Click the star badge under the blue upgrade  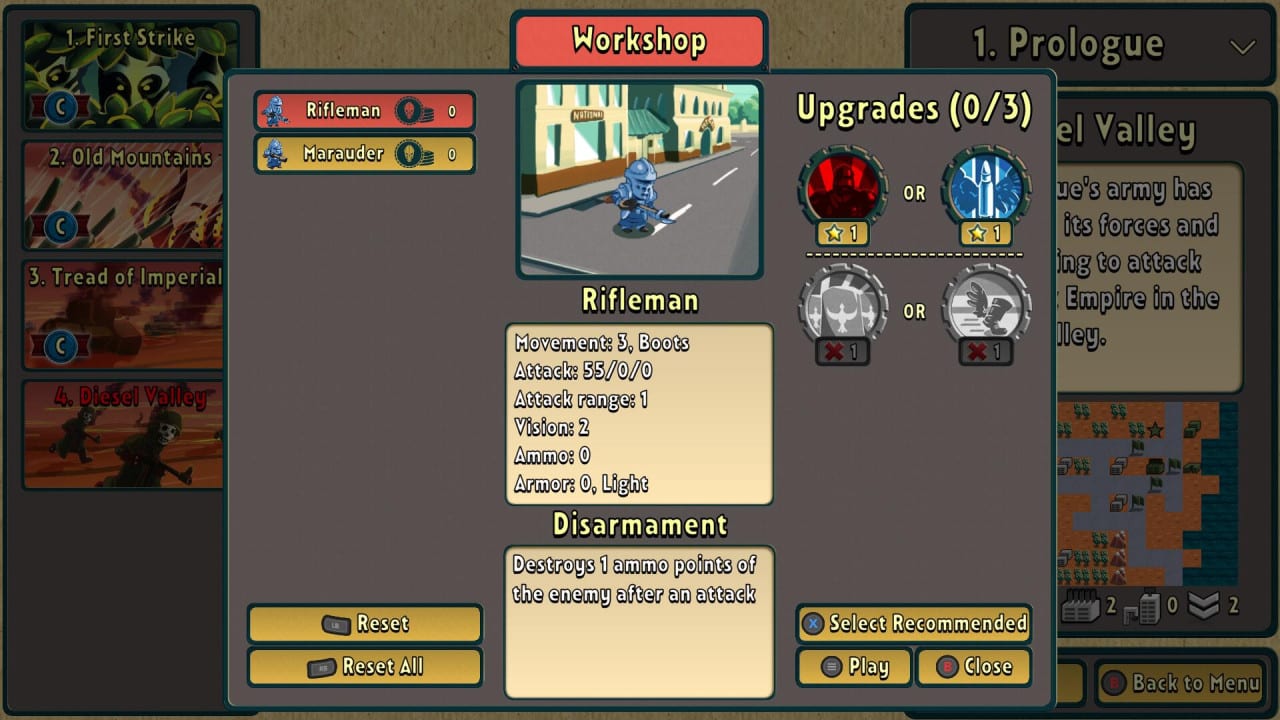coord(985,234)
